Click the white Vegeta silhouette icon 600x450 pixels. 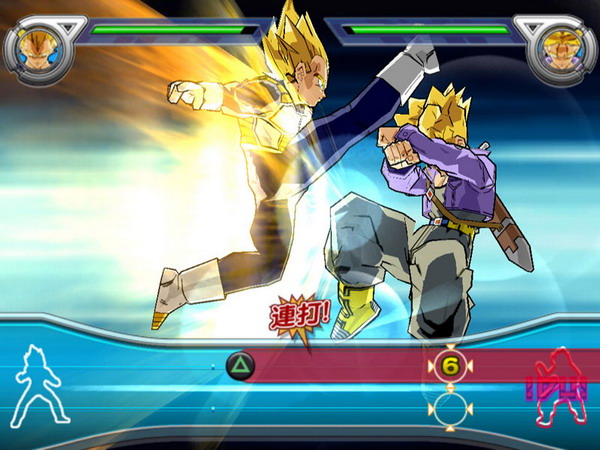click(x=38, y=385)
